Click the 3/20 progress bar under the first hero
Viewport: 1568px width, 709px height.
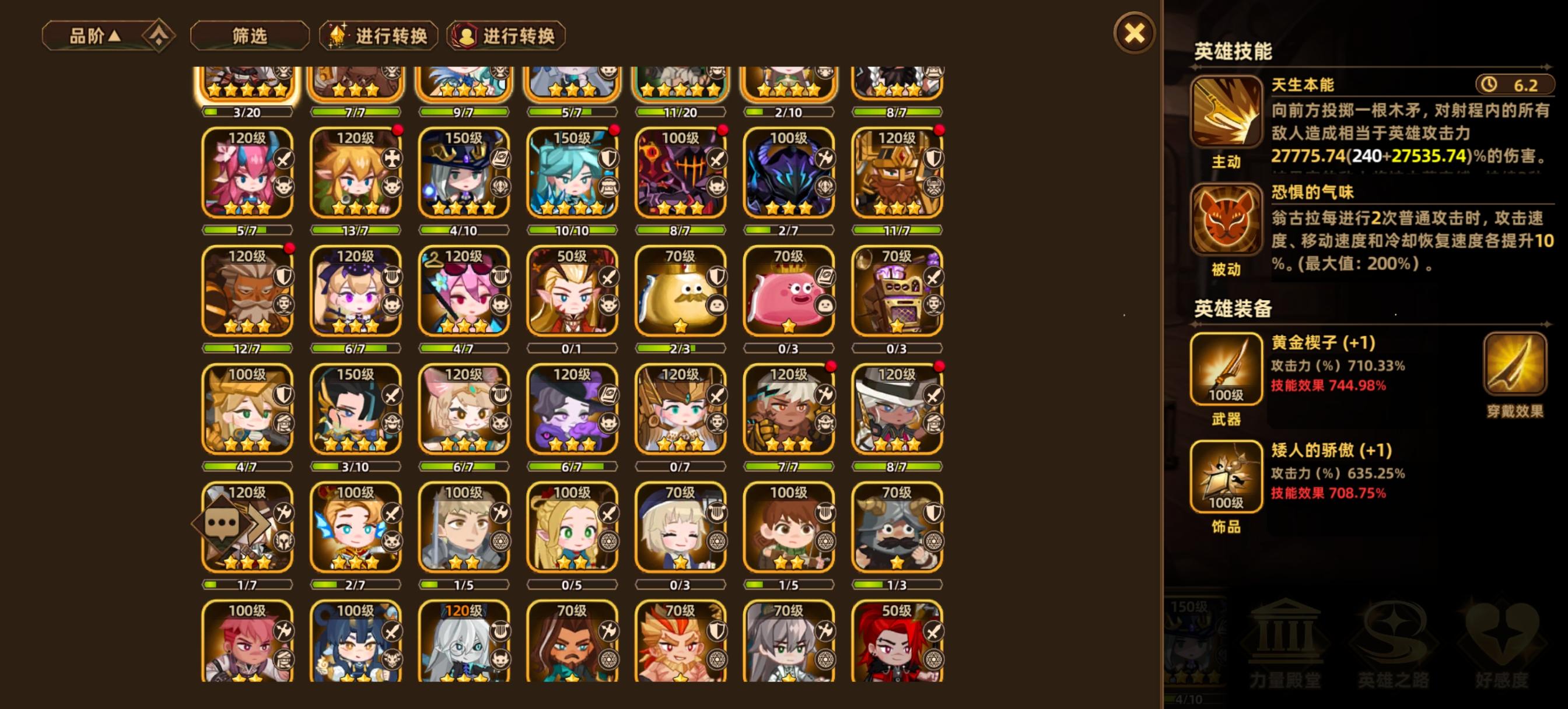tap(246, 112)
